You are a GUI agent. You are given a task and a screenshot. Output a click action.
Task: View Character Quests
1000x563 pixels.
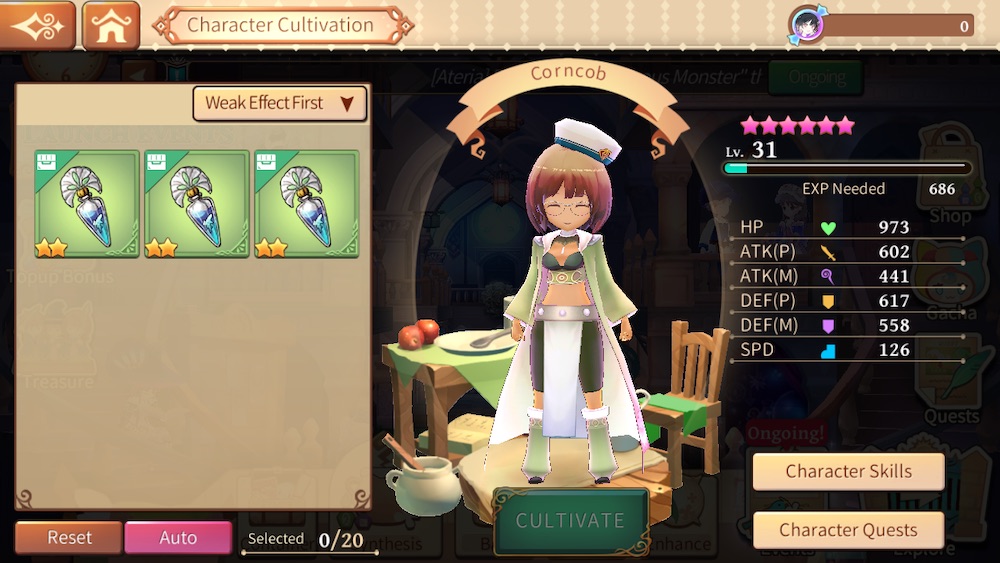tap(848, 530)
